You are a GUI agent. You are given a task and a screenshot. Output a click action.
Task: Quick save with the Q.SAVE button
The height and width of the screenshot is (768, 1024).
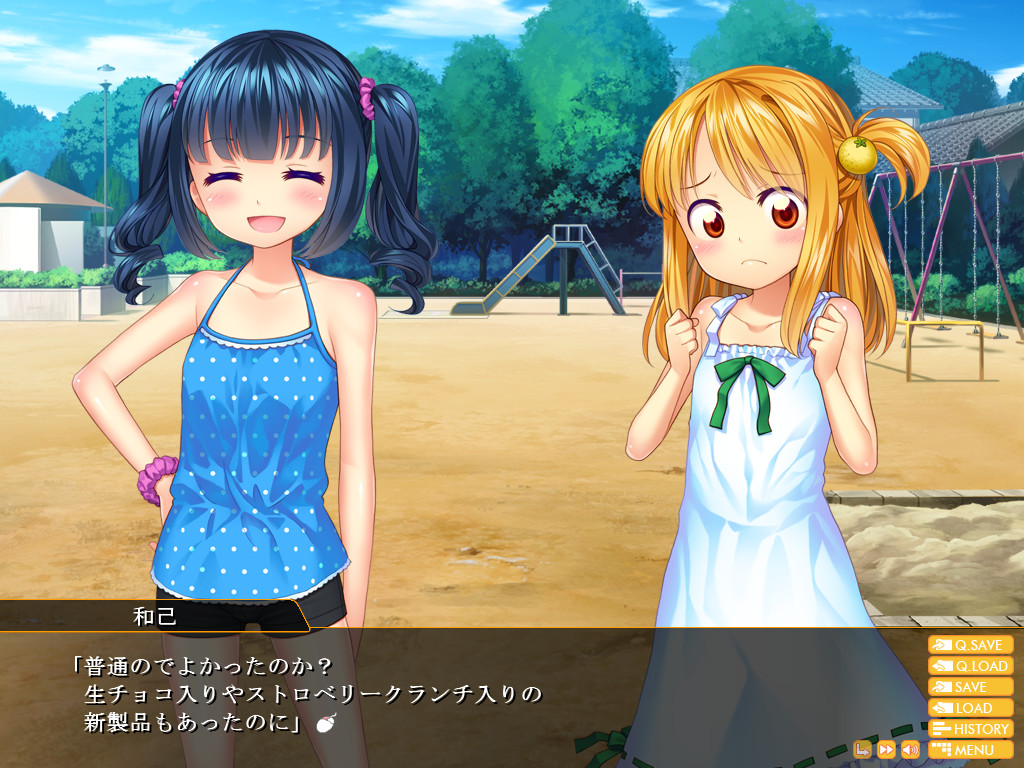pyautogui.click(x=970, y=645)
